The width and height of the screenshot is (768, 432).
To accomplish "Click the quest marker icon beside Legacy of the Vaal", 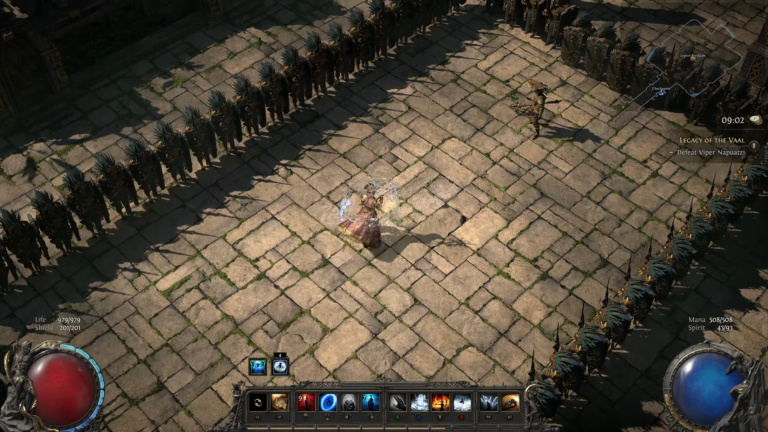I will coord(753,146).
